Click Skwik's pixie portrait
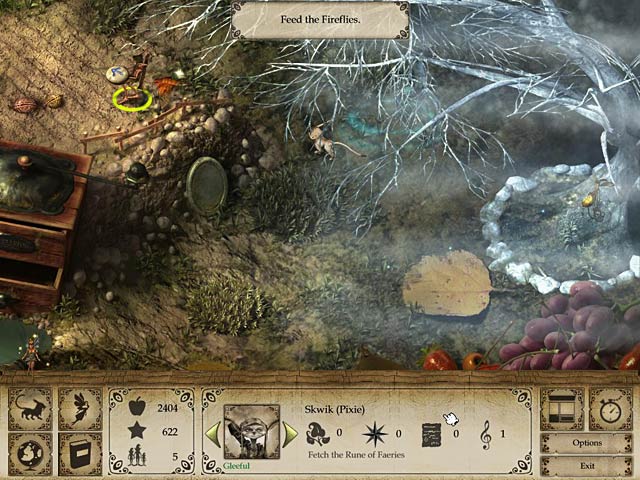Image resolution: width=640 pixels, height=480 pixels. (x=251, y=431)
